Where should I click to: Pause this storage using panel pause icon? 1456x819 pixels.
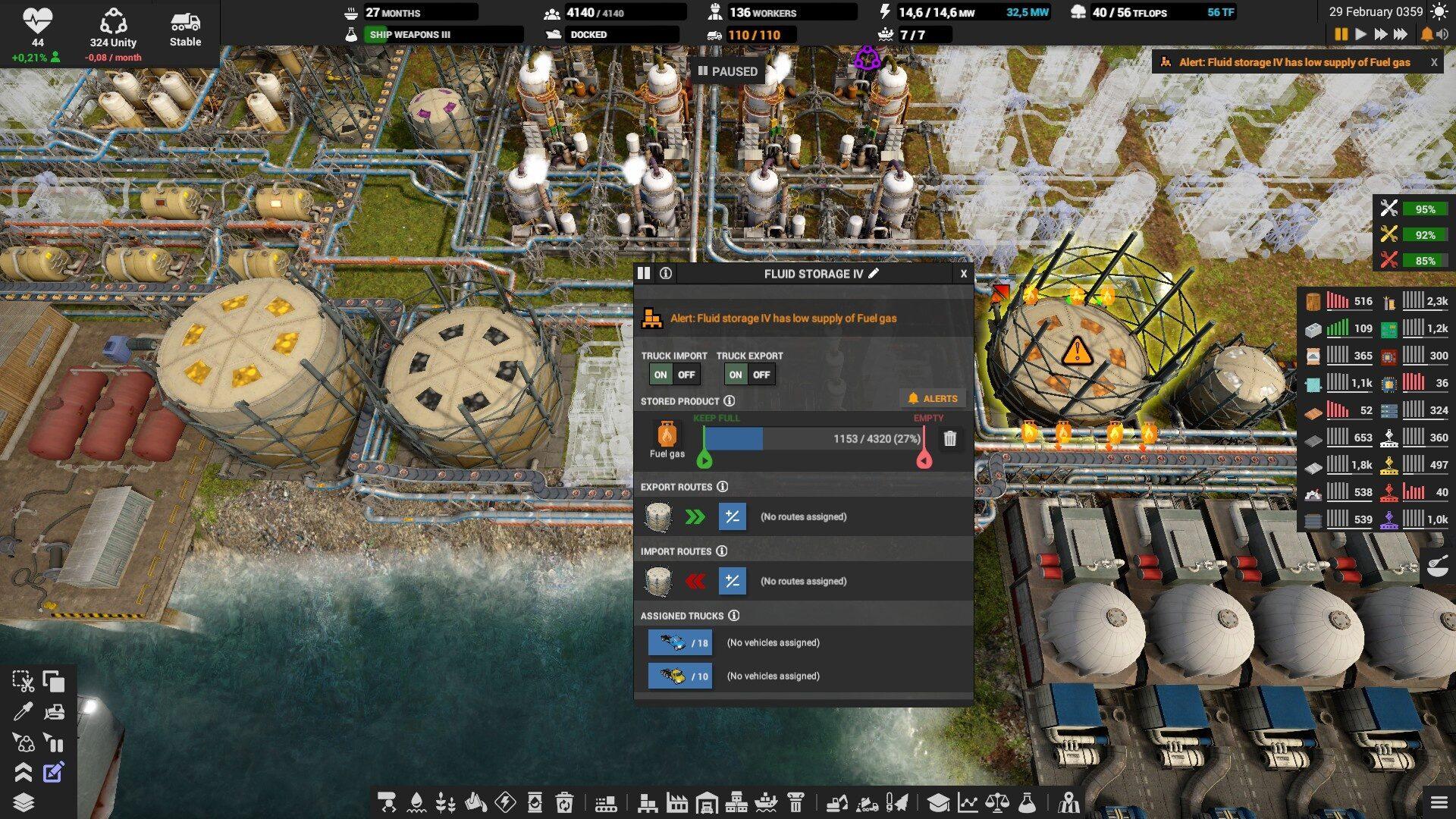[644, 274]
